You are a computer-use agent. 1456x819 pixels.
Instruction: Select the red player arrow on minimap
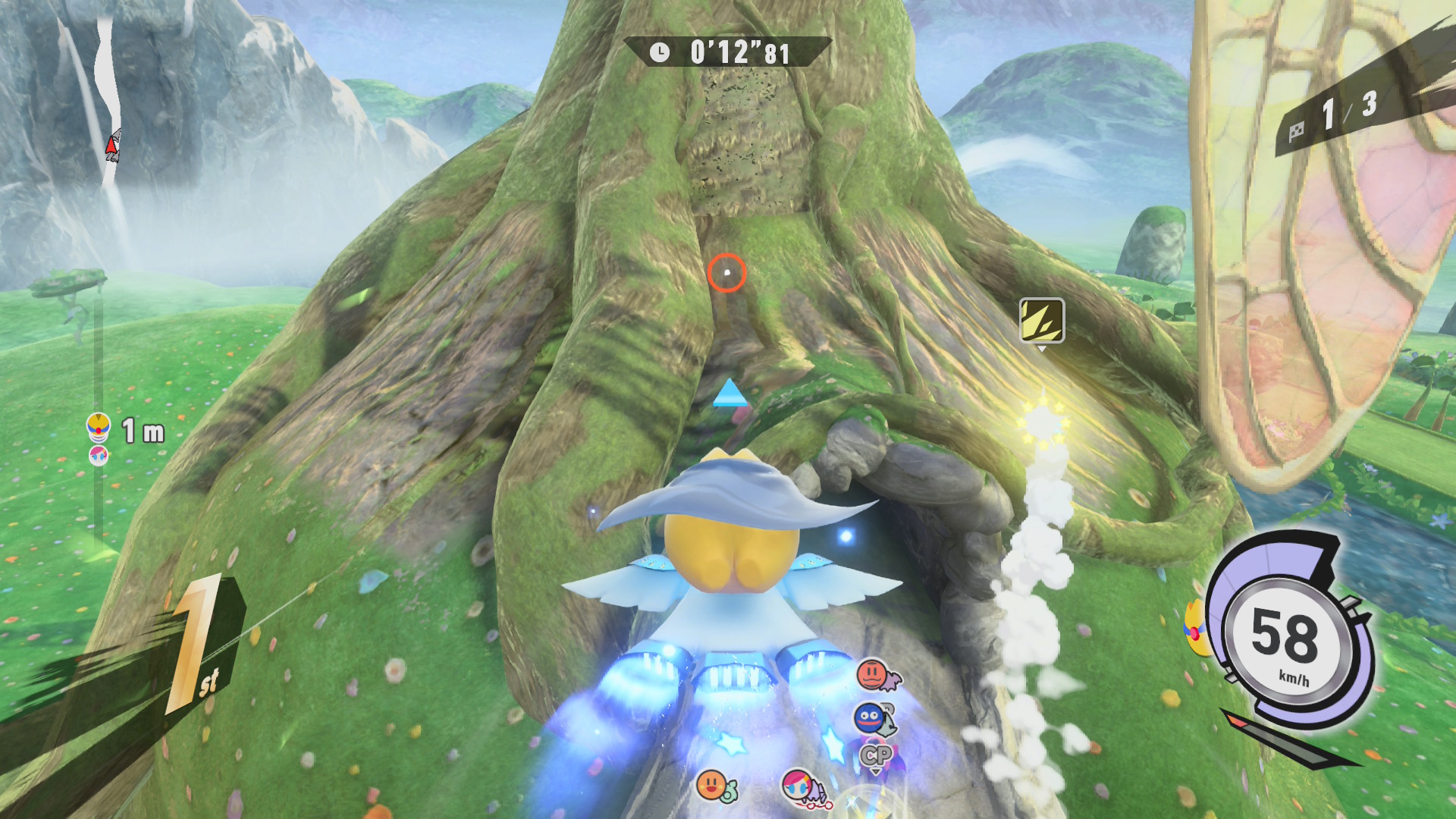pos(112,145)
